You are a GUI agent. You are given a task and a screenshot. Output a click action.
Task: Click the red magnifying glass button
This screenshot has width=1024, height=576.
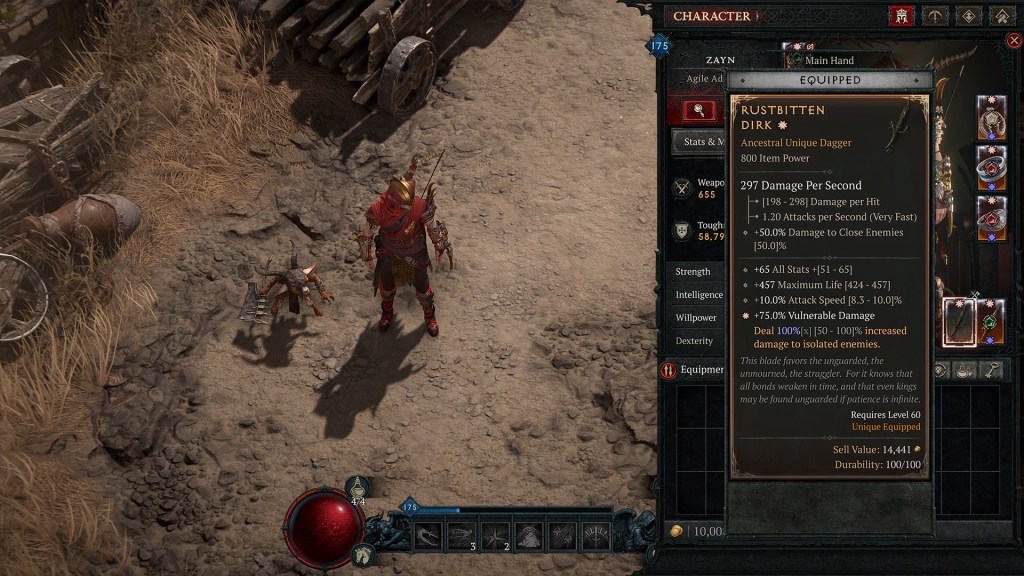click(699, 110)
